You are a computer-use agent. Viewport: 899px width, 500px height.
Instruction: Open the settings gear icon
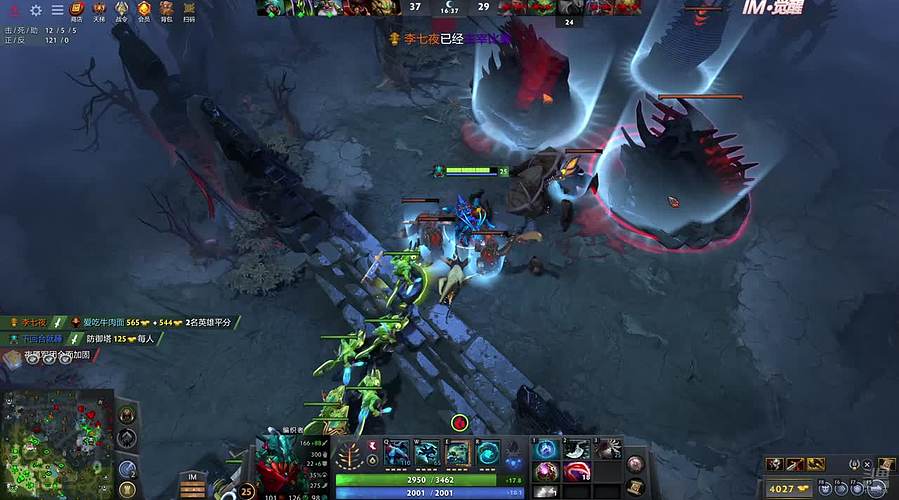coord(36,10)
